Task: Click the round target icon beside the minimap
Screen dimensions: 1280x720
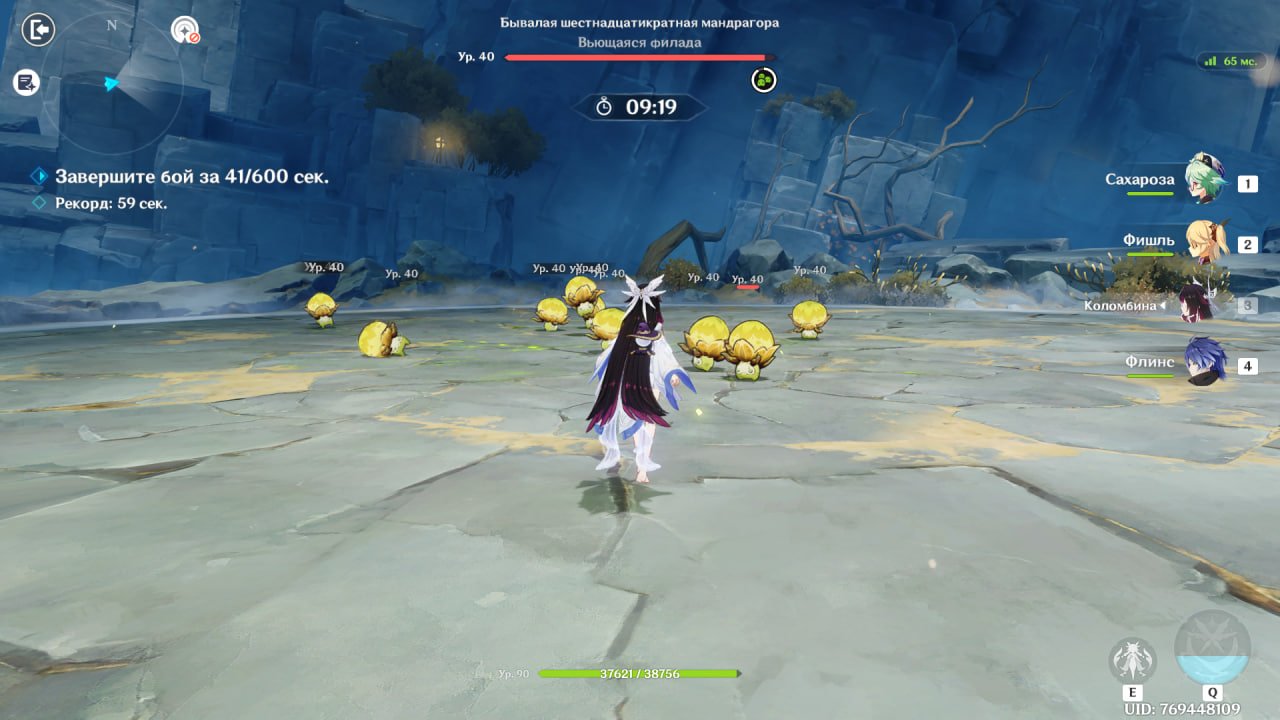Action: coord(185,31)
